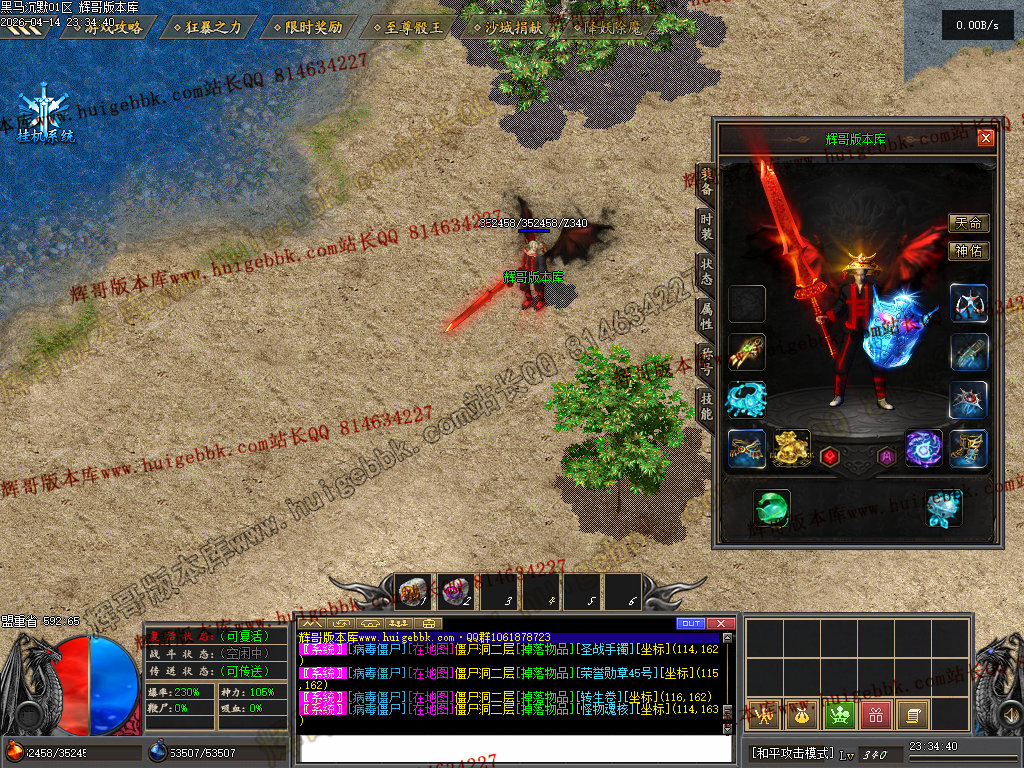Open the red gift box icon
This screenshot has height=768, width=1024.
point(876,714)
